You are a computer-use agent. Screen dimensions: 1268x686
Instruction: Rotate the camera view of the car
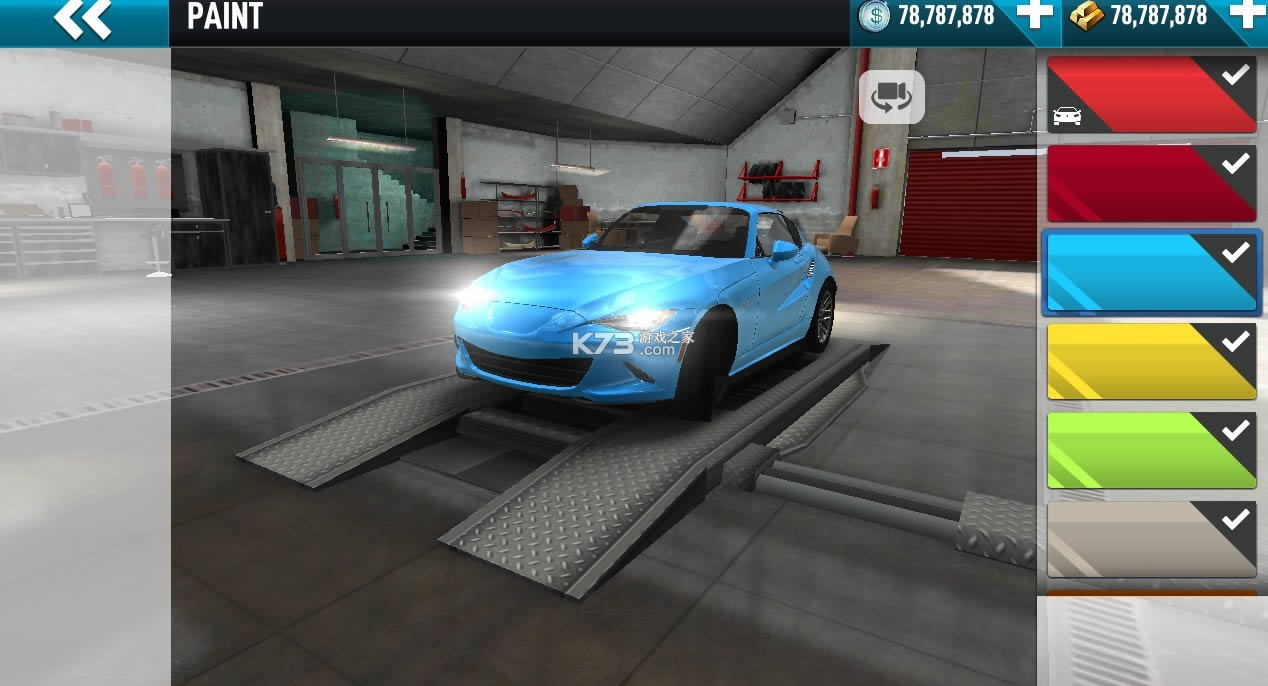pyautogui.click(x=891, y=97)
